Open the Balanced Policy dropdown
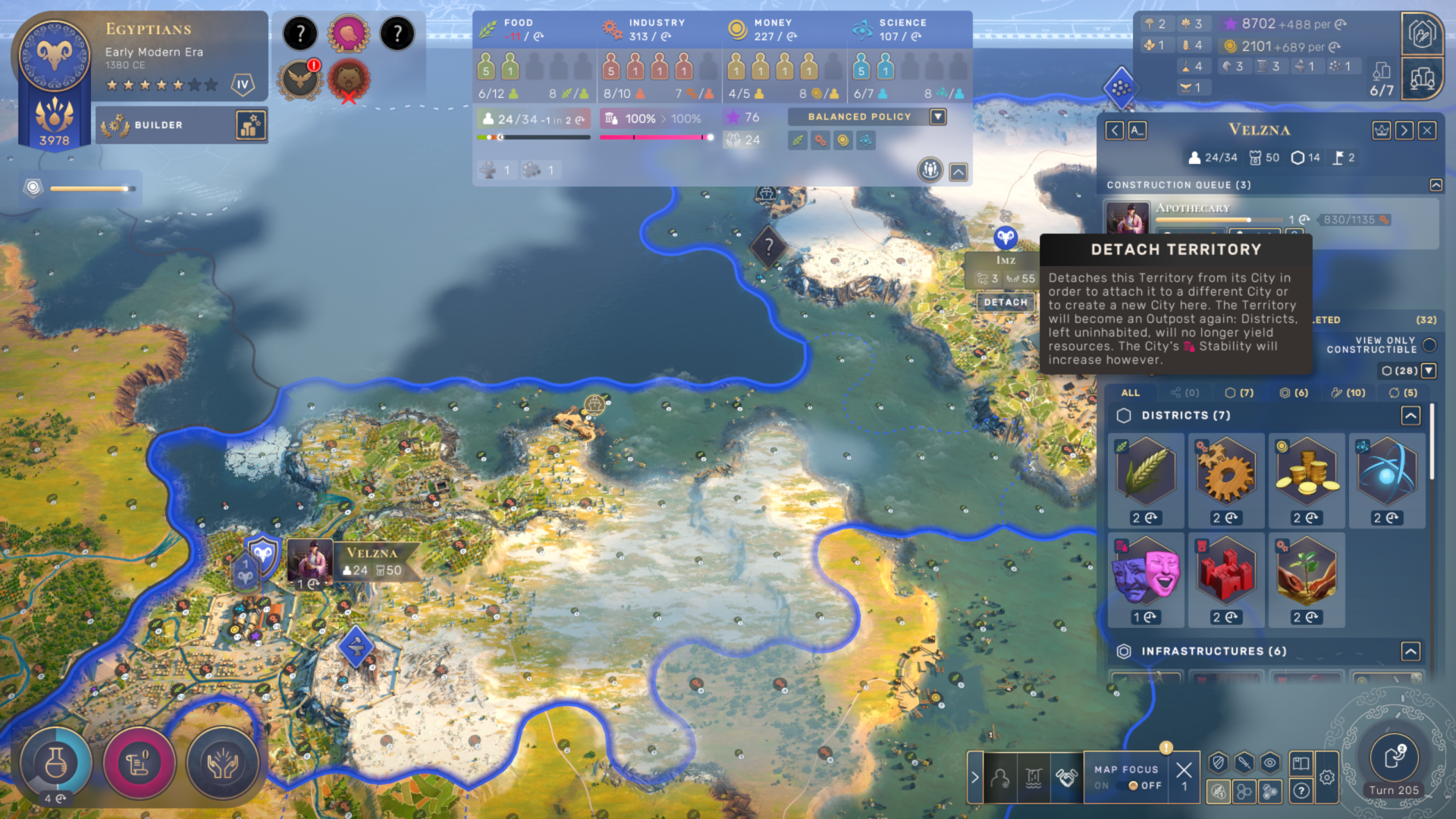 [x=938, y=117]
